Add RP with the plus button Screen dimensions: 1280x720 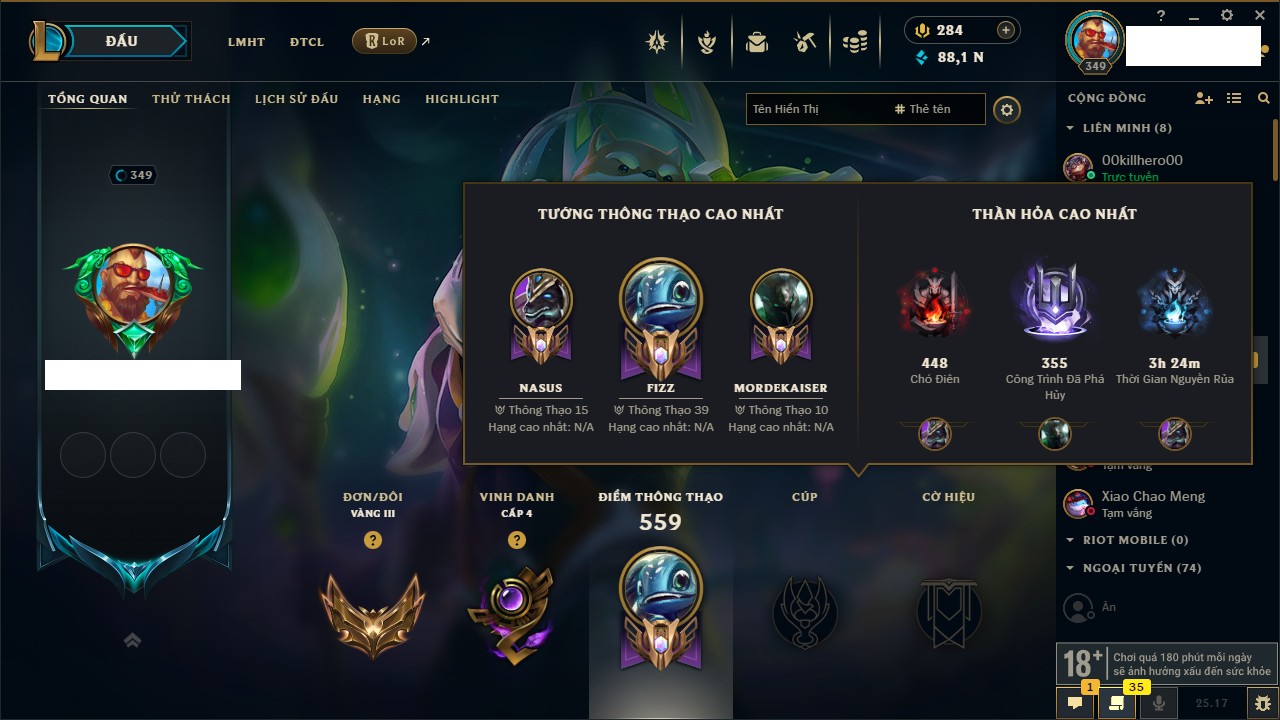click(x=1006, y=30)
